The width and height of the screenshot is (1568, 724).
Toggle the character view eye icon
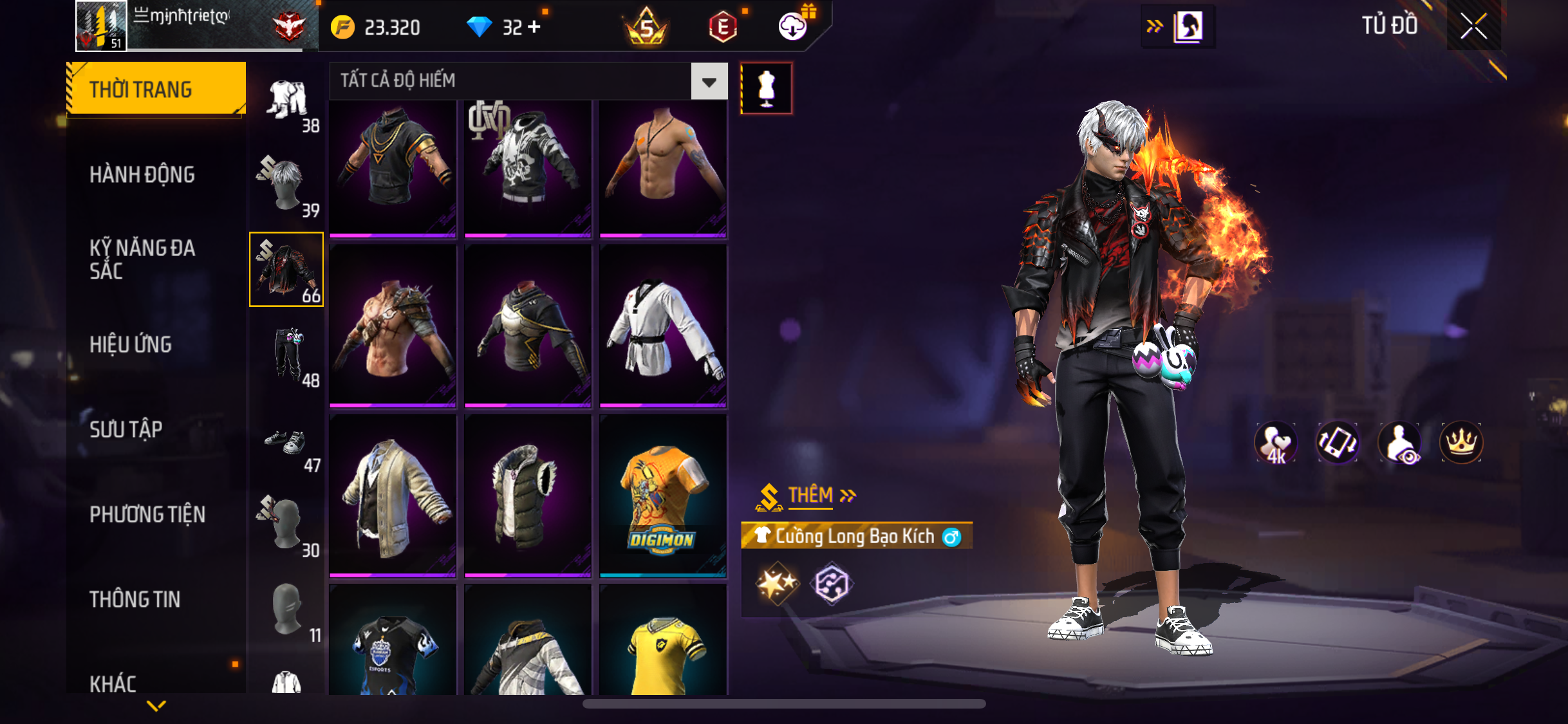pyautogui.click(x=1399, y=442)
